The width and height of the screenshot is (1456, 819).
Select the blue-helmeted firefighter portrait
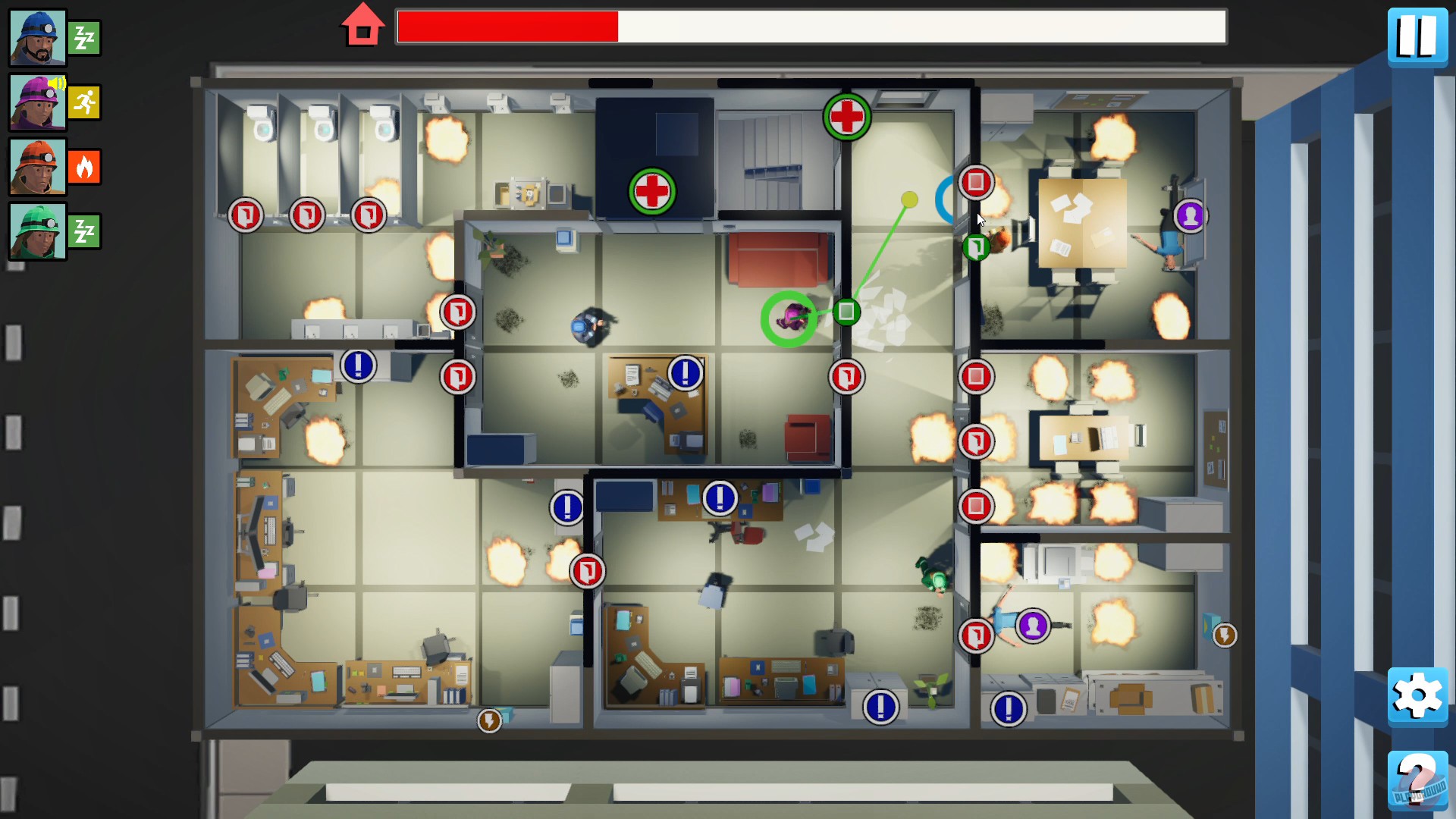coord(36,36)
